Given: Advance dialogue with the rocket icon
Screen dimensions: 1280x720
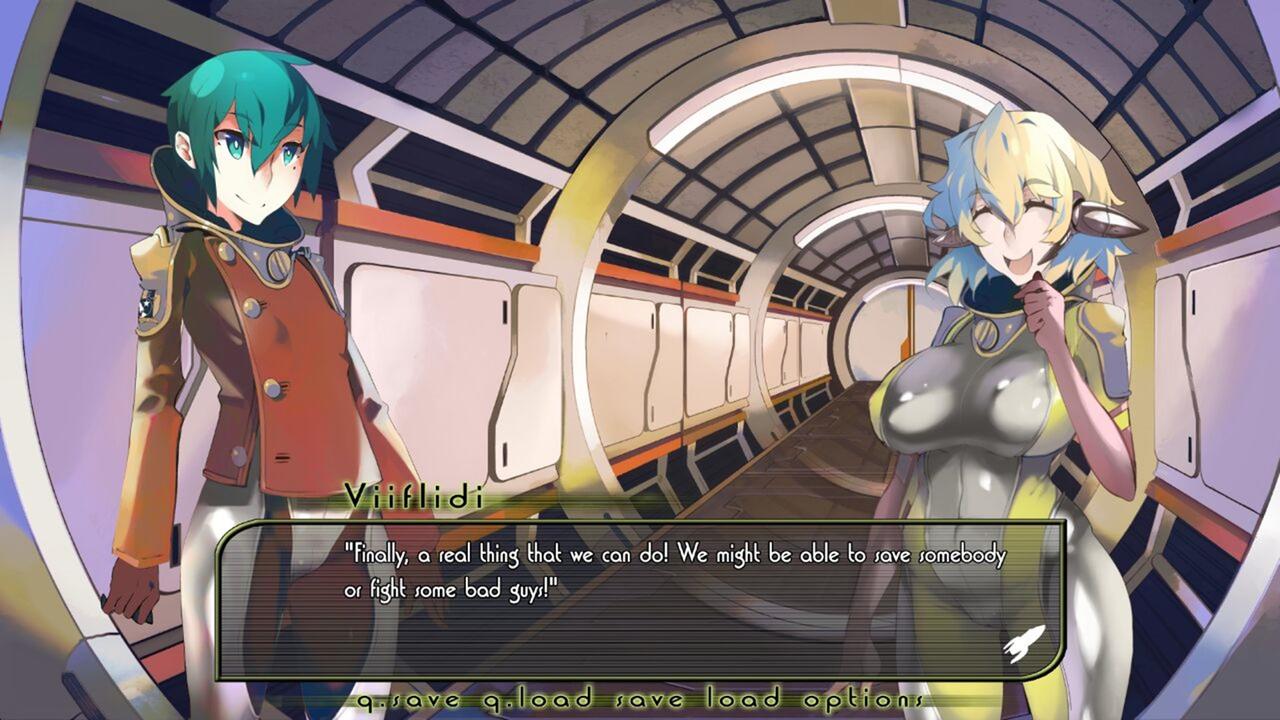Looking at the screenshot, I should [x=1023, y=643].
